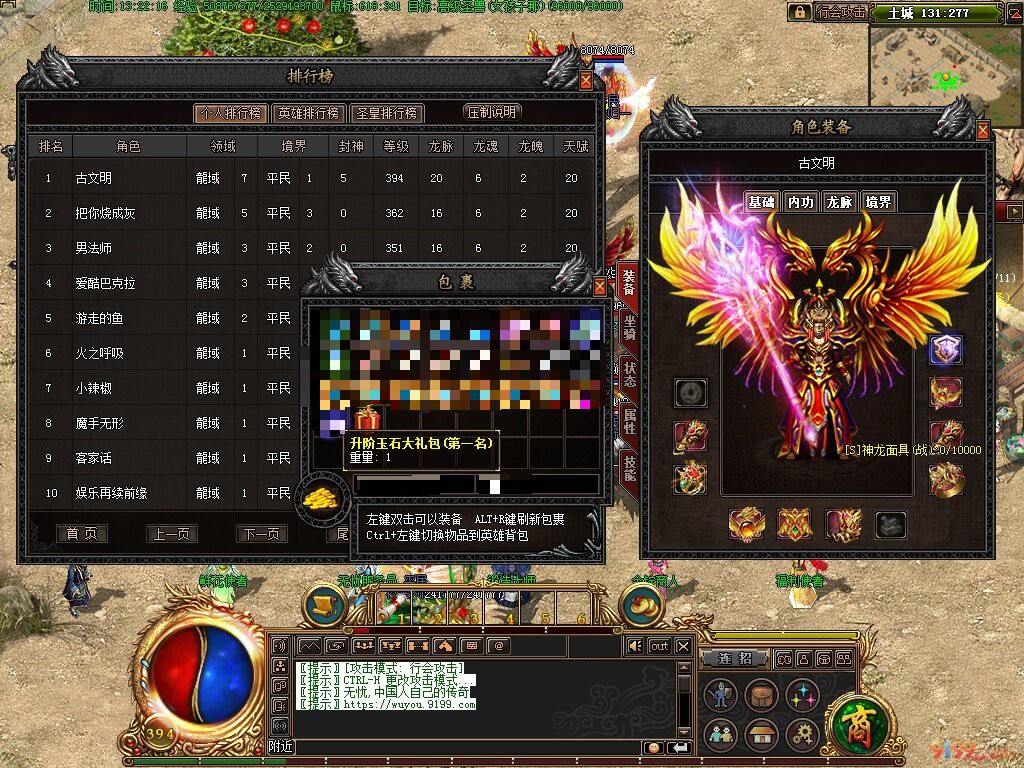Close the 角色装备 equipment window
Screen dimensions: 1024x768
(x=983, y=131)
